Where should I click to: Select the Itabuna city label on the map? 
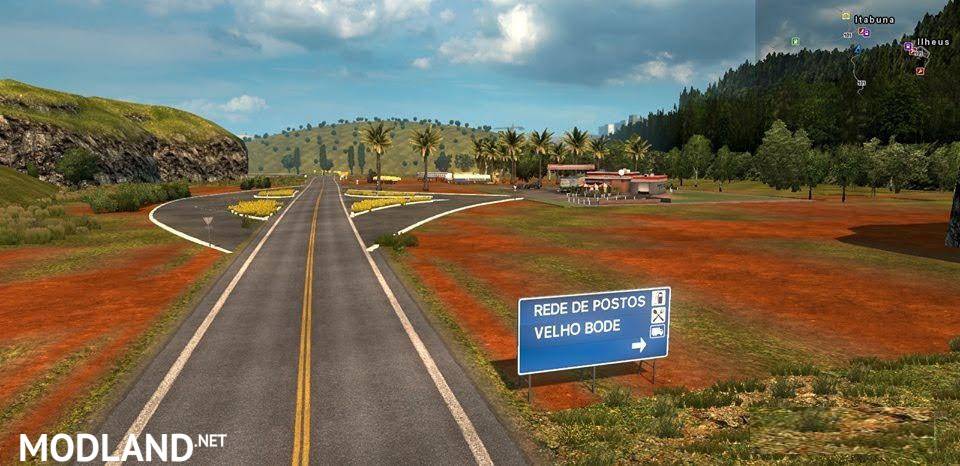pos(873,18)
